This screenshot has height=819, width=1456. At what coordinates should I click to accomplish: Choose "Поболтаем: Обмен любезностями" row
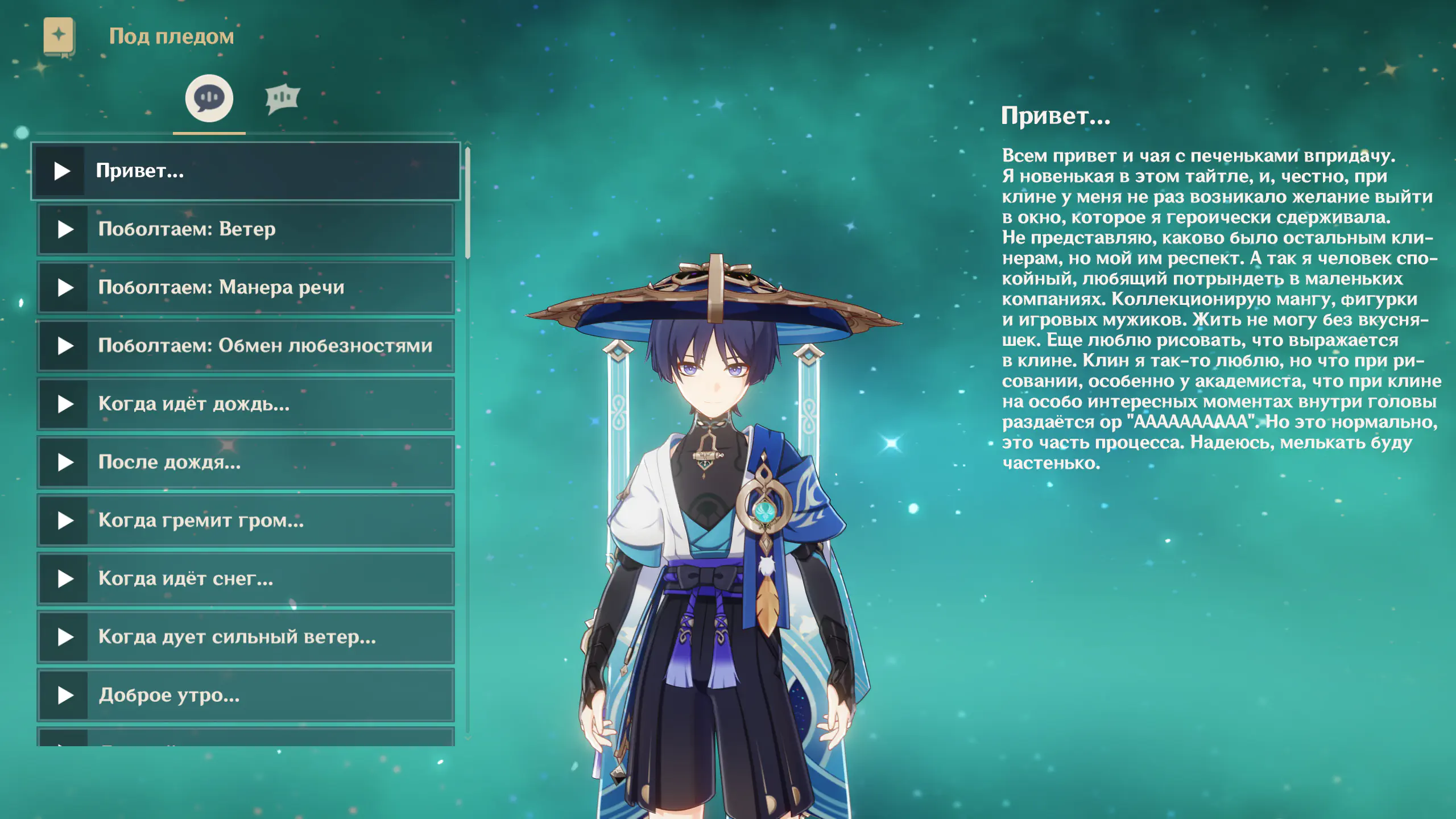click(246, 346)
